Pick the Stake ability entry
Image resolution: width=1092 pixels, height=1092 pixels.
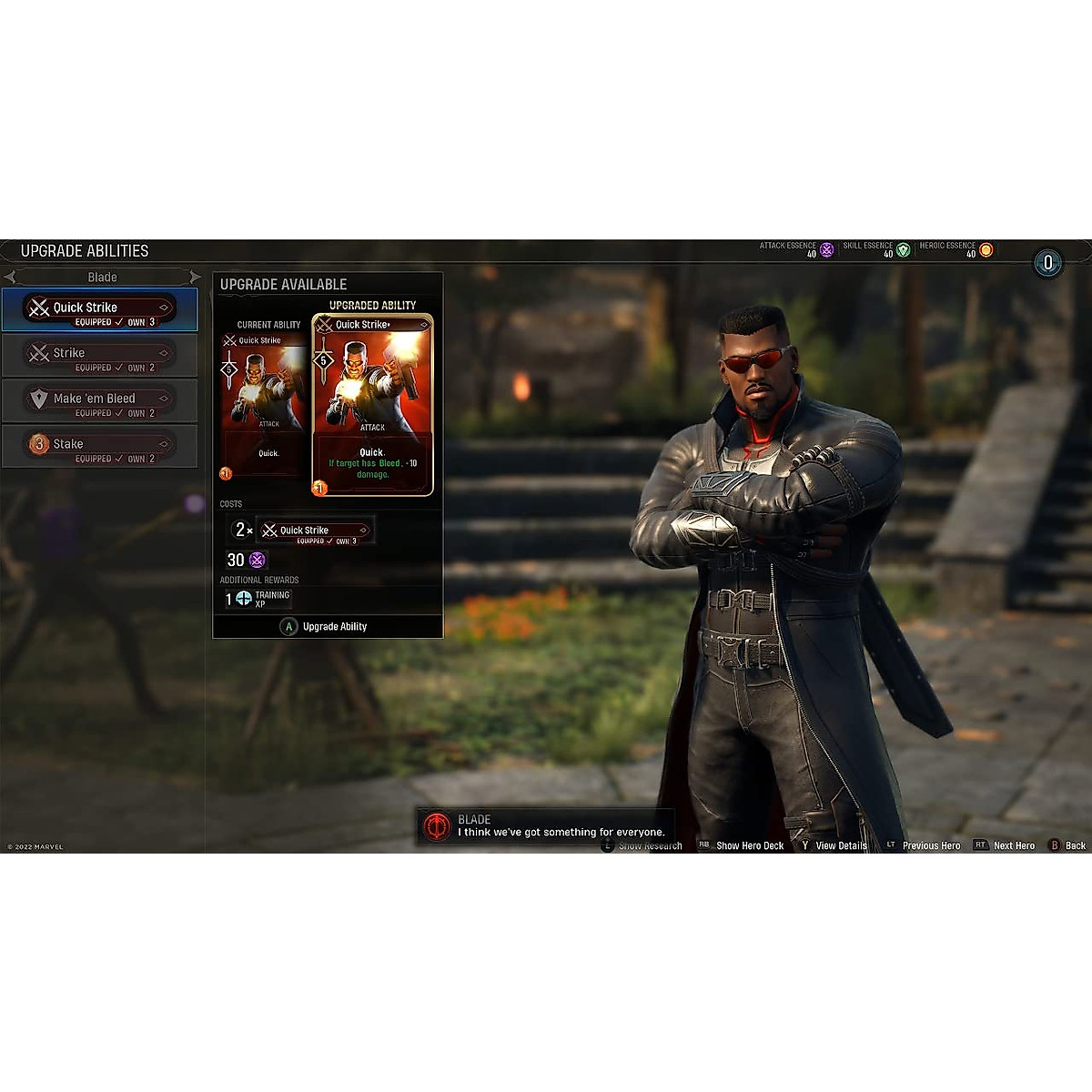[99, 447]
